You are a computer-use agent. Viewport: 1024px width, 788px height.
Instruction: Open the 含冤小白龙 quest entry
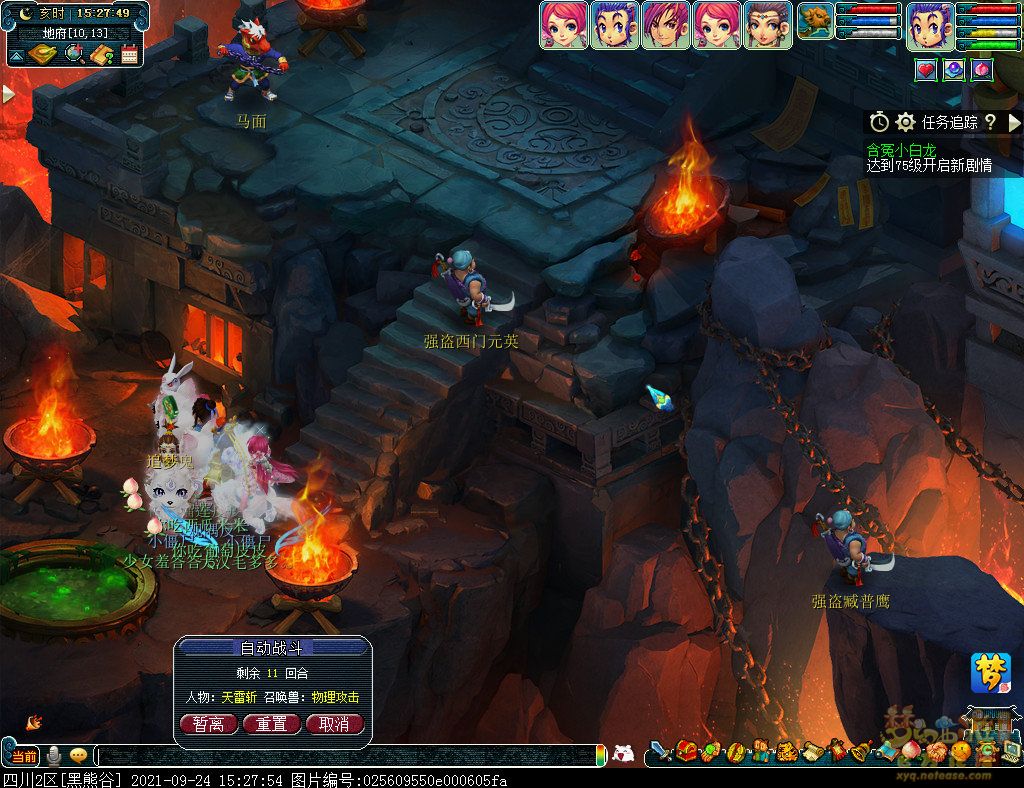click(x=901, y=149)
